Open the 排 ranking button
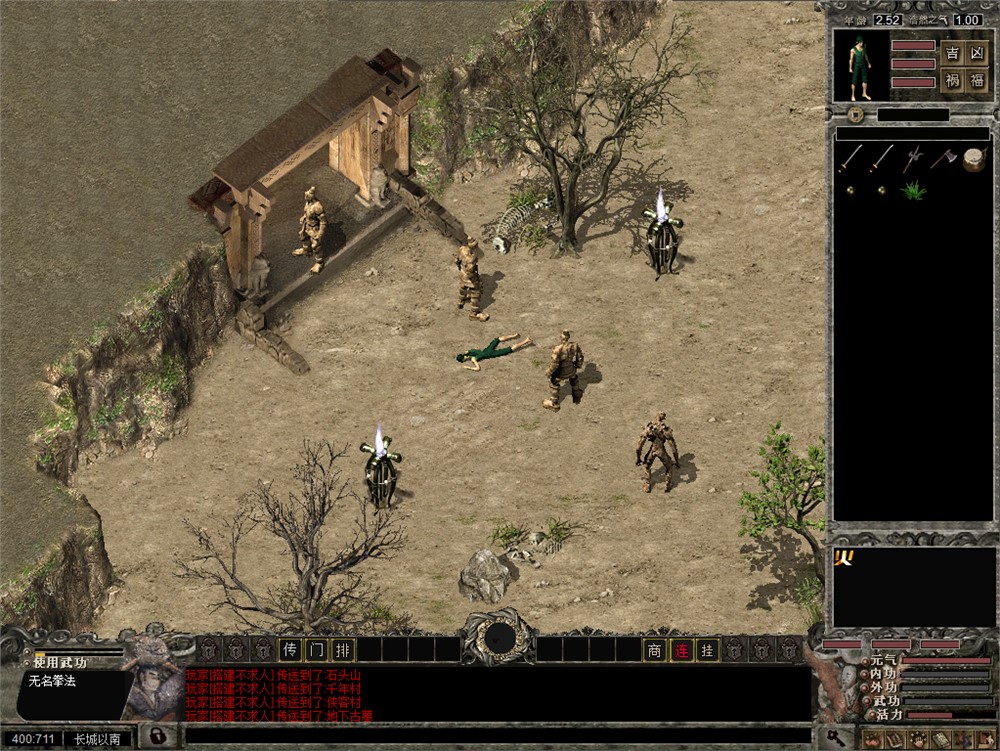The width and height of the screenshot is (1000, 751). tap(342, 650)
